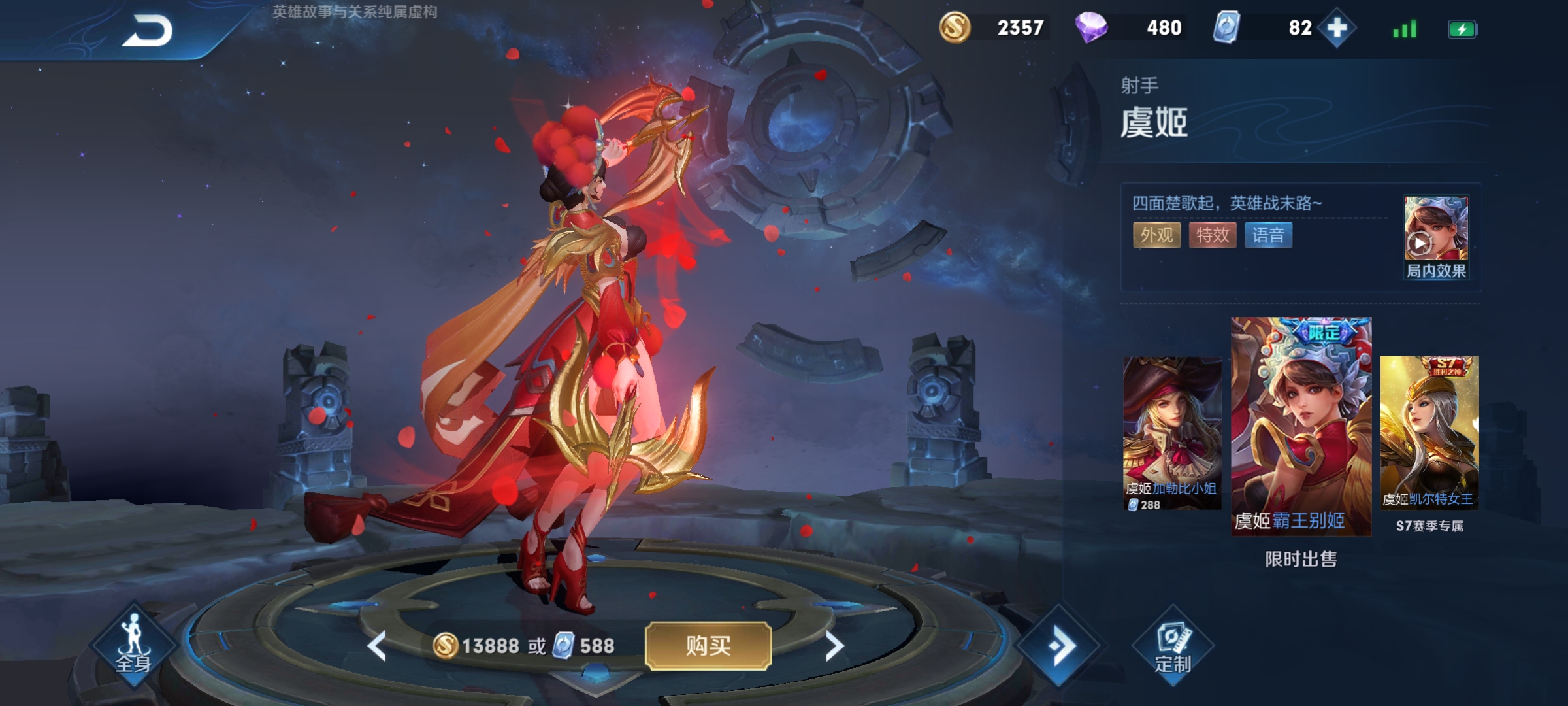
Task: Open the 定制 customization button
Action: tap(1173, 647)
